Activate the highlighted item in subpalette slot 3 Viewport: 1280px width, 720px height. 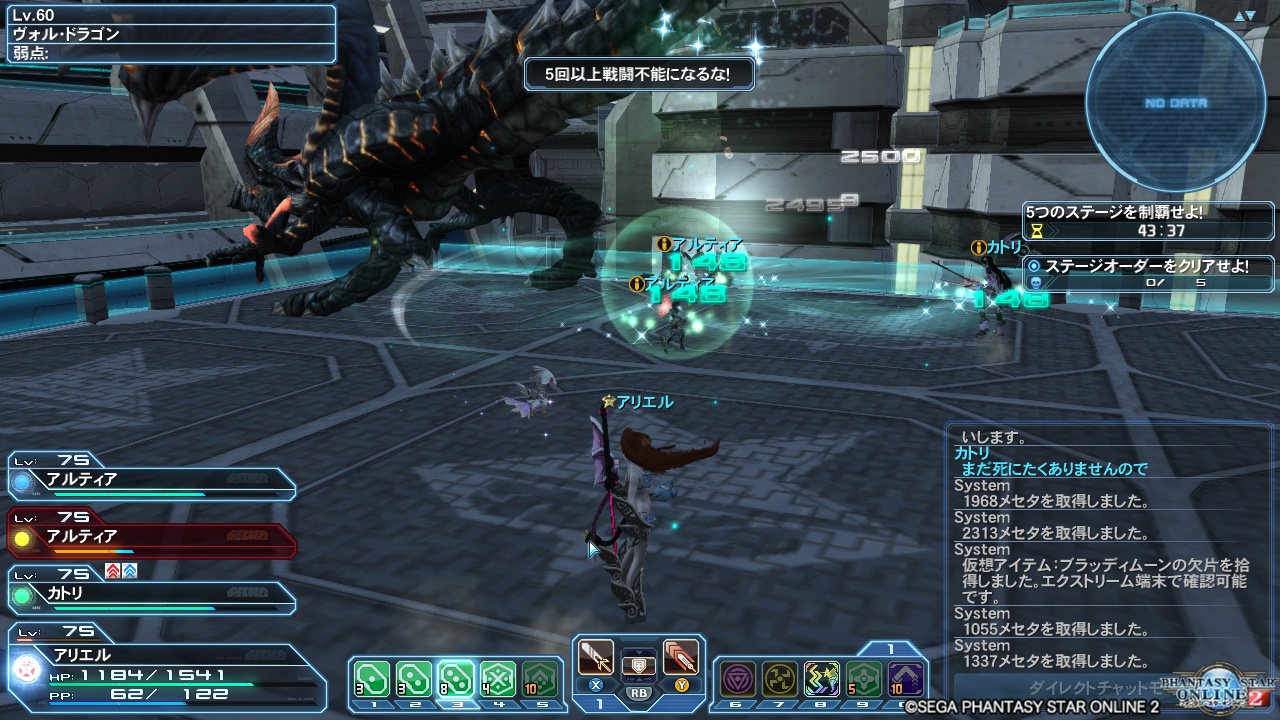click(x=456, y=678)
